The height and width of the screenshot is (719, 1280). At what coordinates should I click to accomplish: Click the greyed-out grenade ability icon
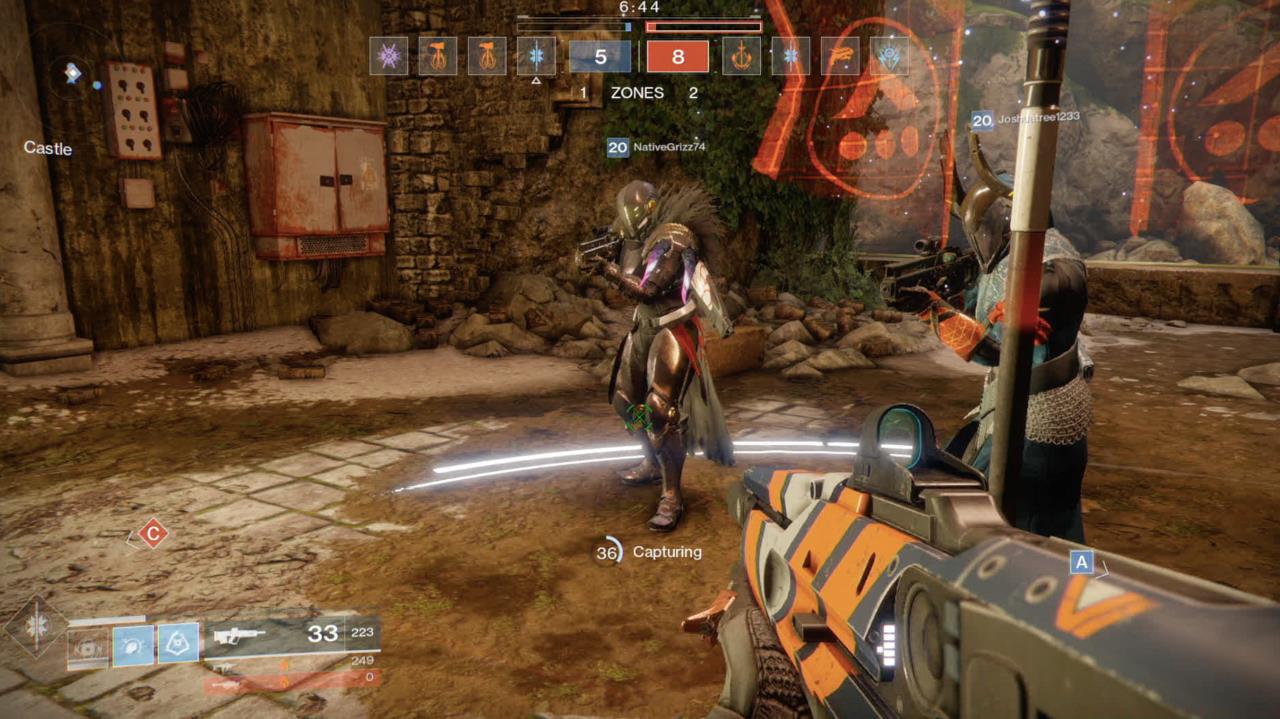click(88, 646)
